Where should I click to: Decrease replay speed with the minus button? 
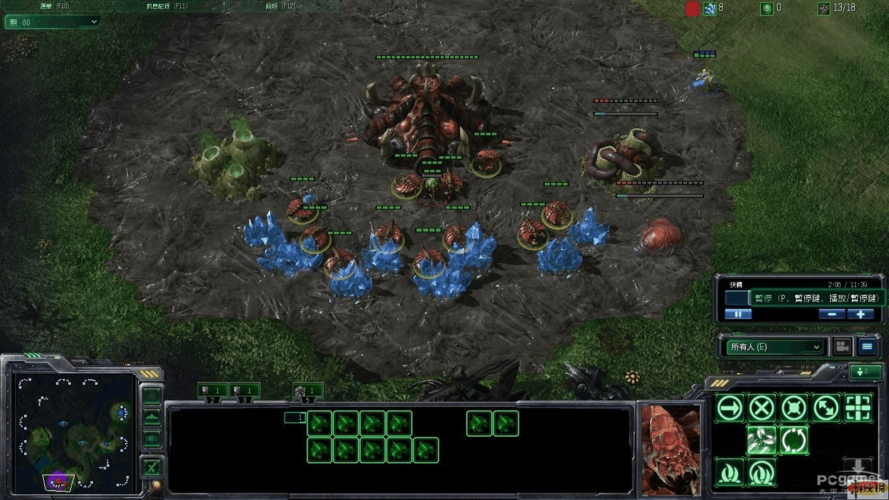[x=830, y=314]
